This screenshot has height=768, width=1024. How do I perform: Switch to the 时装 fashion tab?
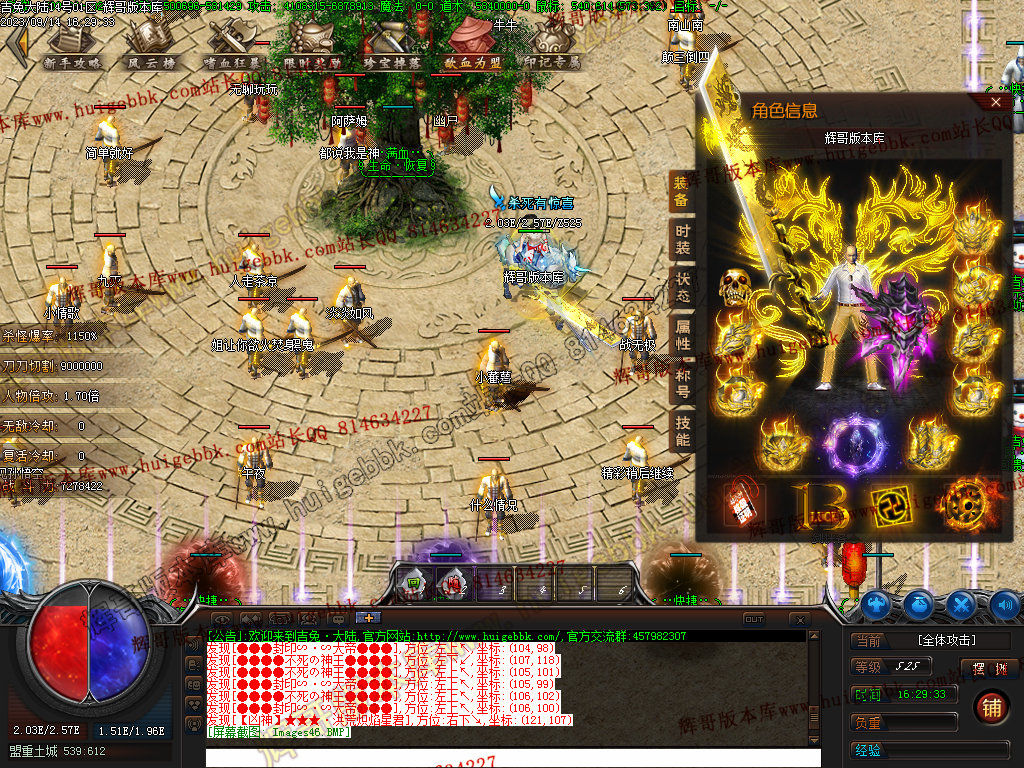[681, 240]
